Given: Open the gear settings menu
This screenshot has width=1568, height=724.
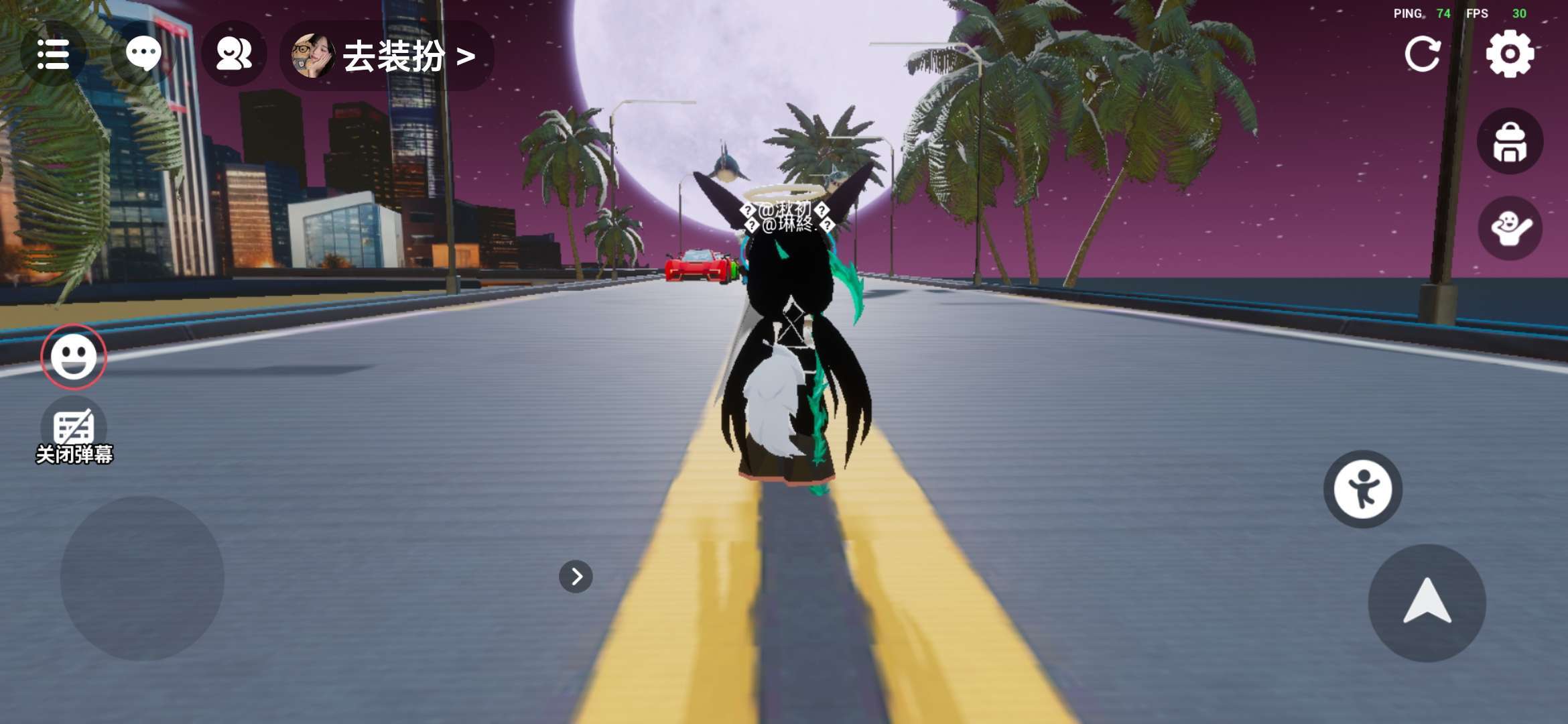Looking at the screenshot, I should pos(1510,54).
